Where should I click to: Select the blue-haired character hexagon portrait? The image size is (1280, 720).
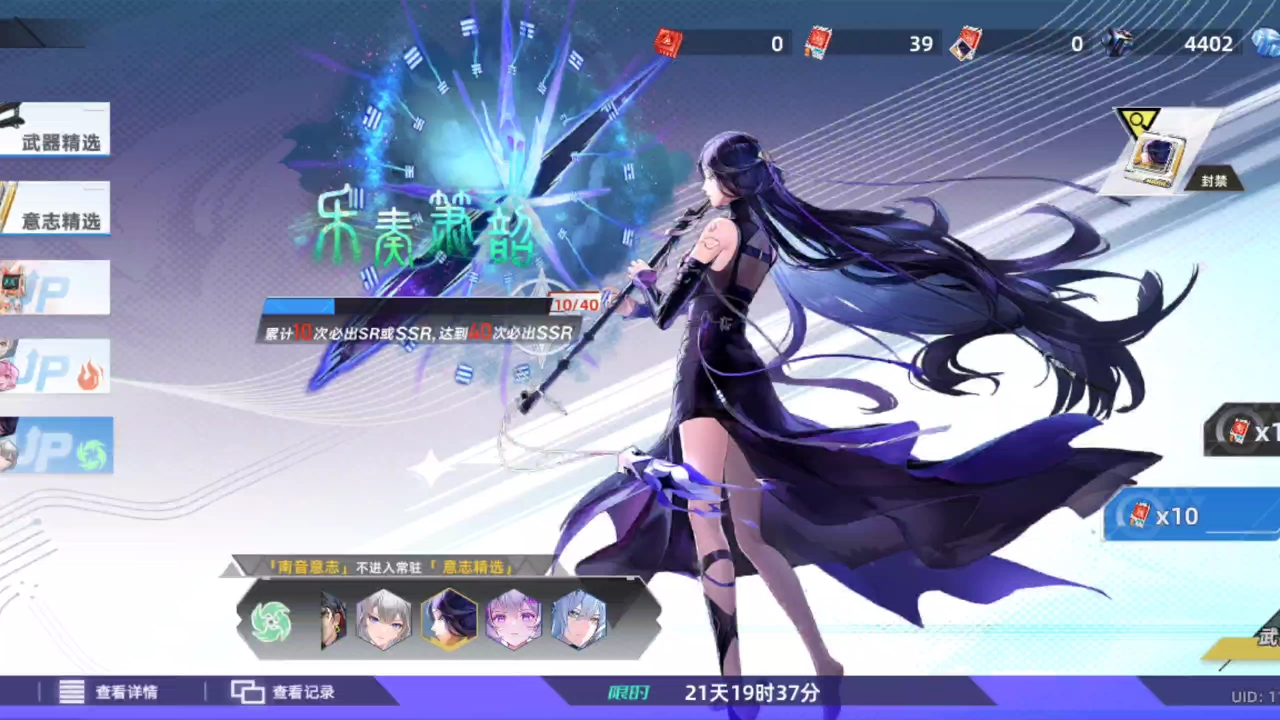(x=578, y=620)
